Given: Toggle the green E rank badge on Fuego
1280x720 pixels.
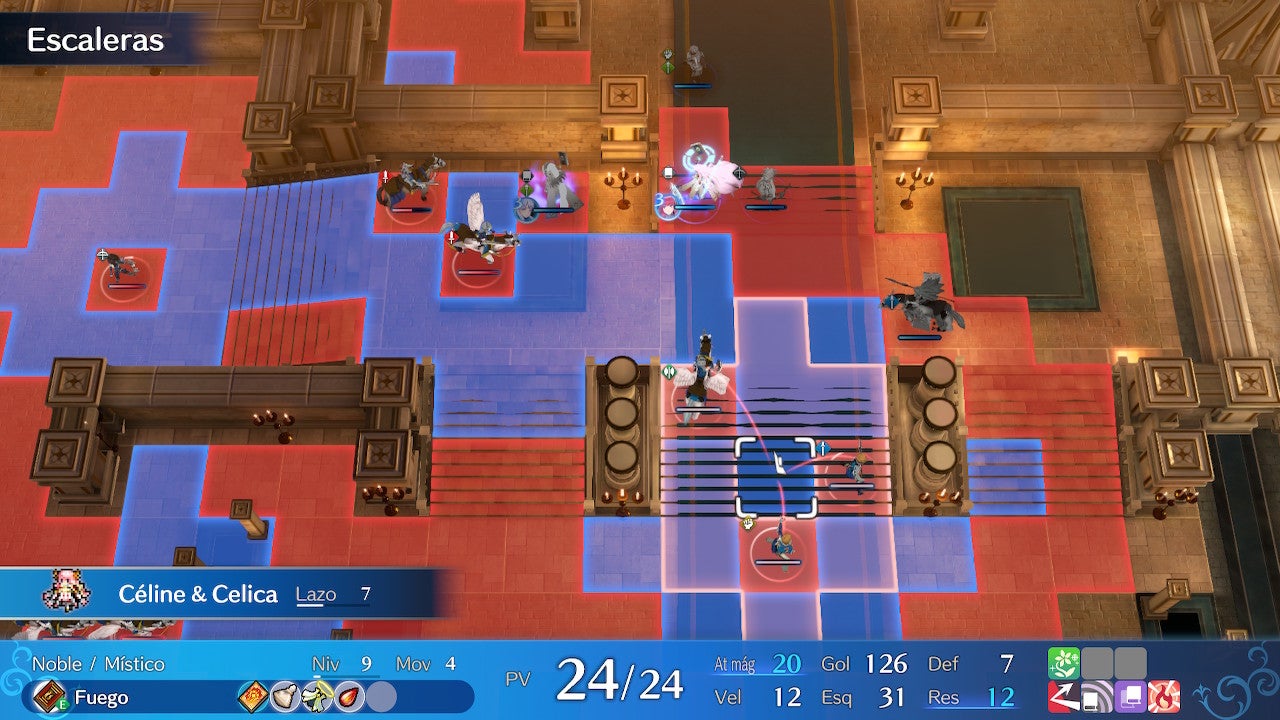Looking at the screenshot, I should (x=62, y=703).
